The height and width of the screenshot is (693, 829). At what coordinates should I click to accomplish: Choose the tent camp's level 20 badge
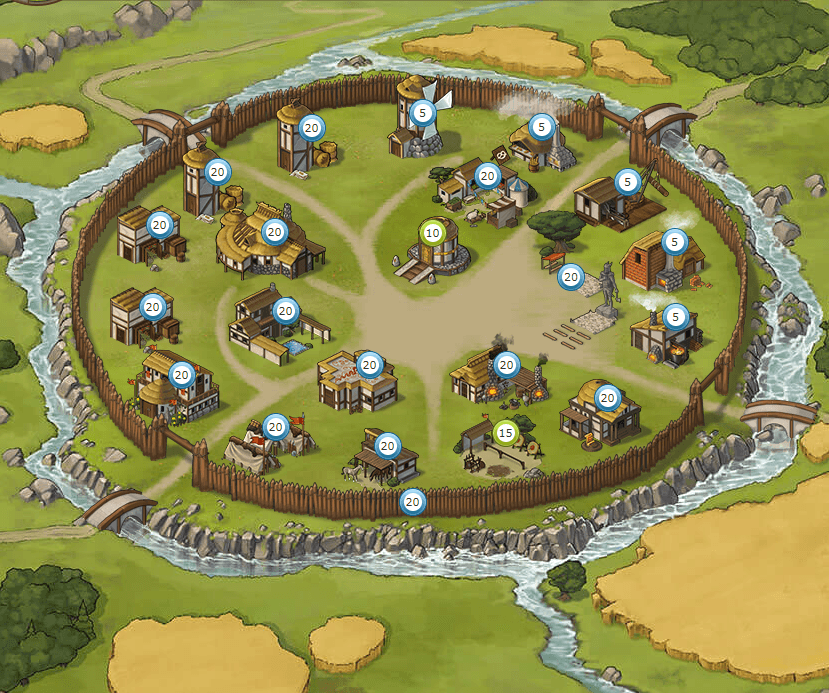click(275, 428)
